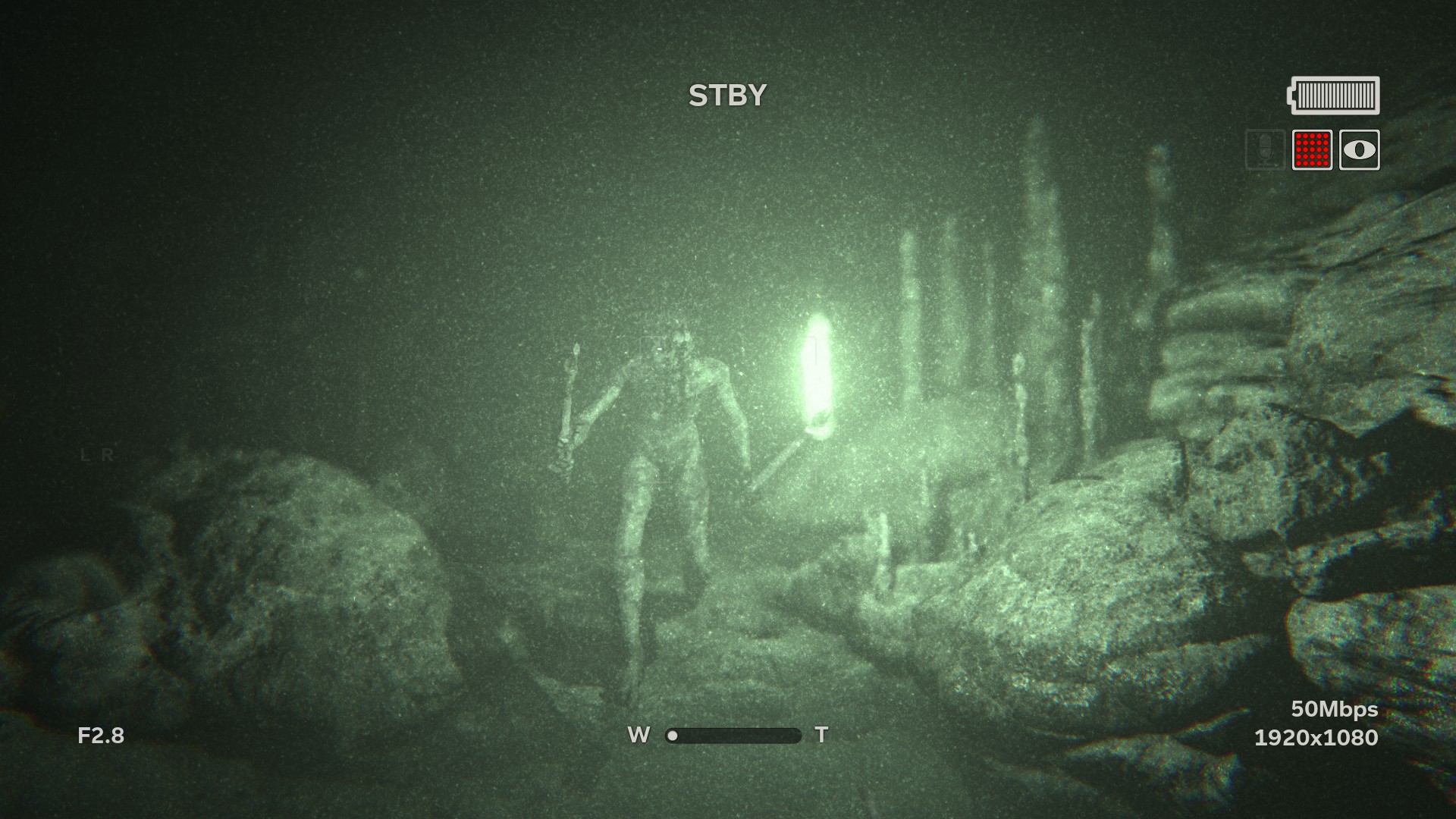Click the 50Mbps bitrate indicator
Screen dimensions: 1456x819
[1335, 711]
